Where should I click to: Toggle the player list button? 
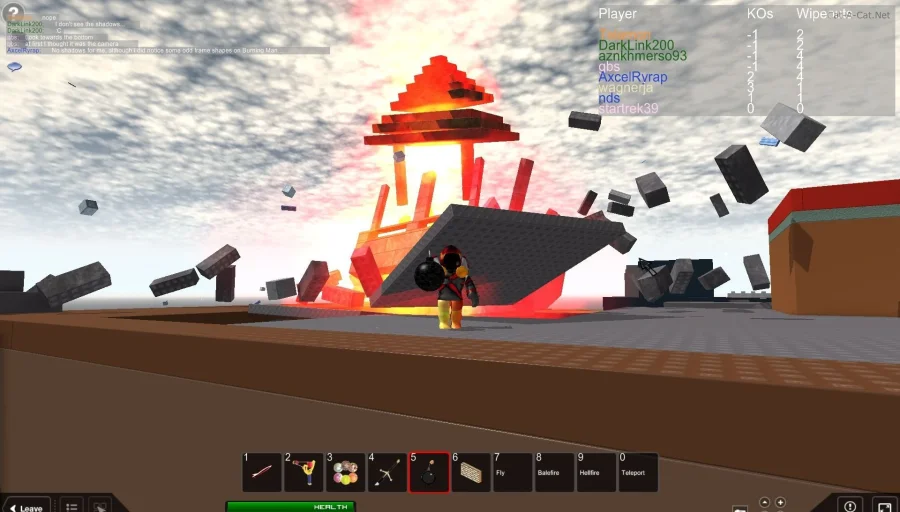tap(71, 506)
